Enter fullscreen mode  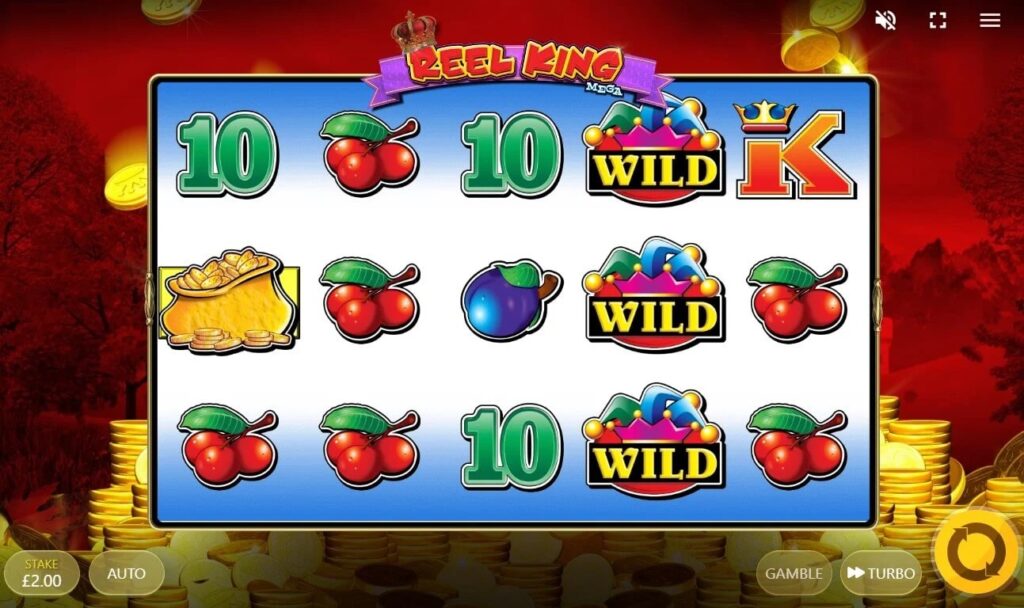point(938,20)
